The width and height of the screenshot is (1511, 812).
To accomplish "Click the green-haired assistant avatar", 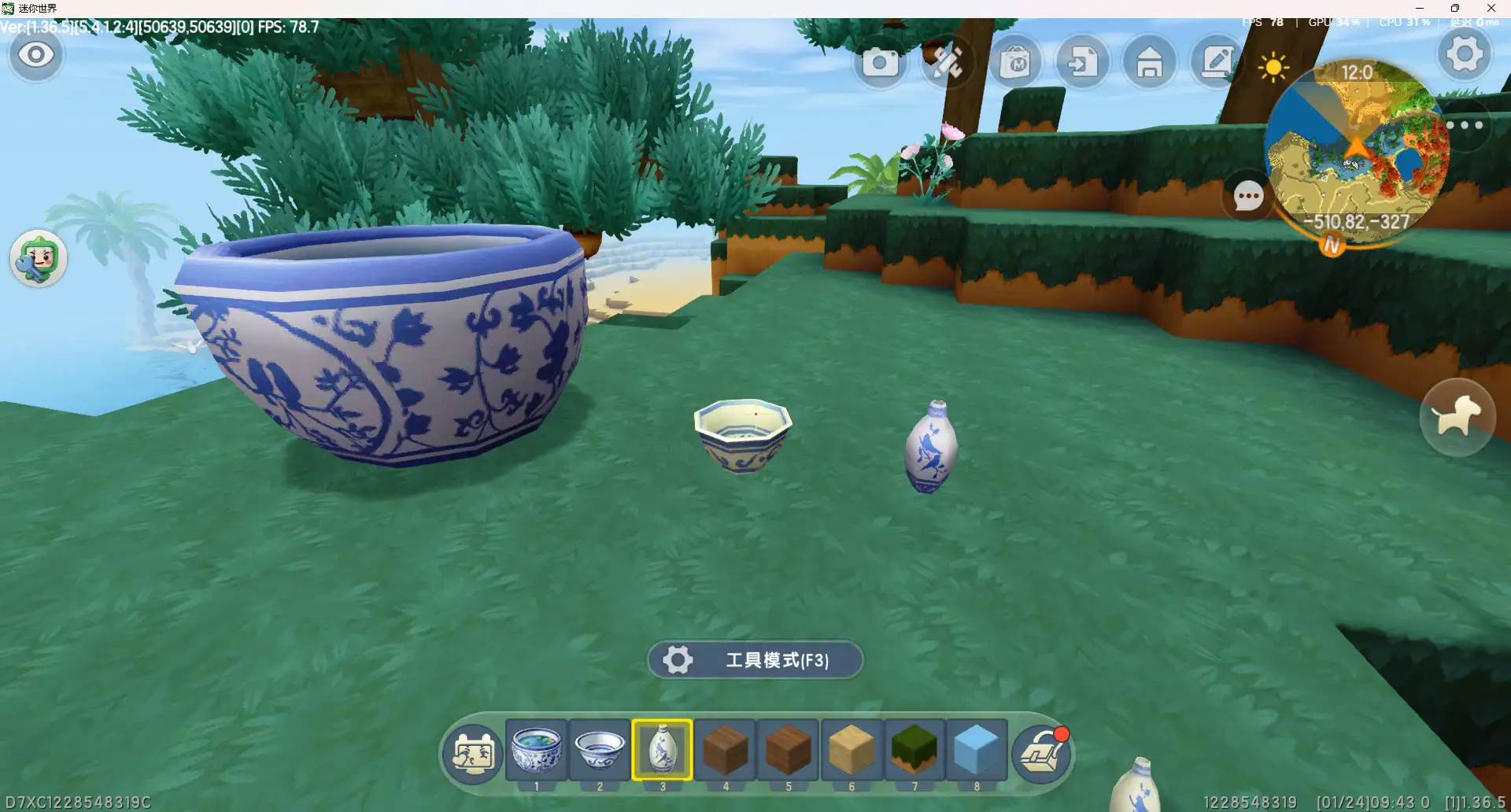I will click(39, 259).
